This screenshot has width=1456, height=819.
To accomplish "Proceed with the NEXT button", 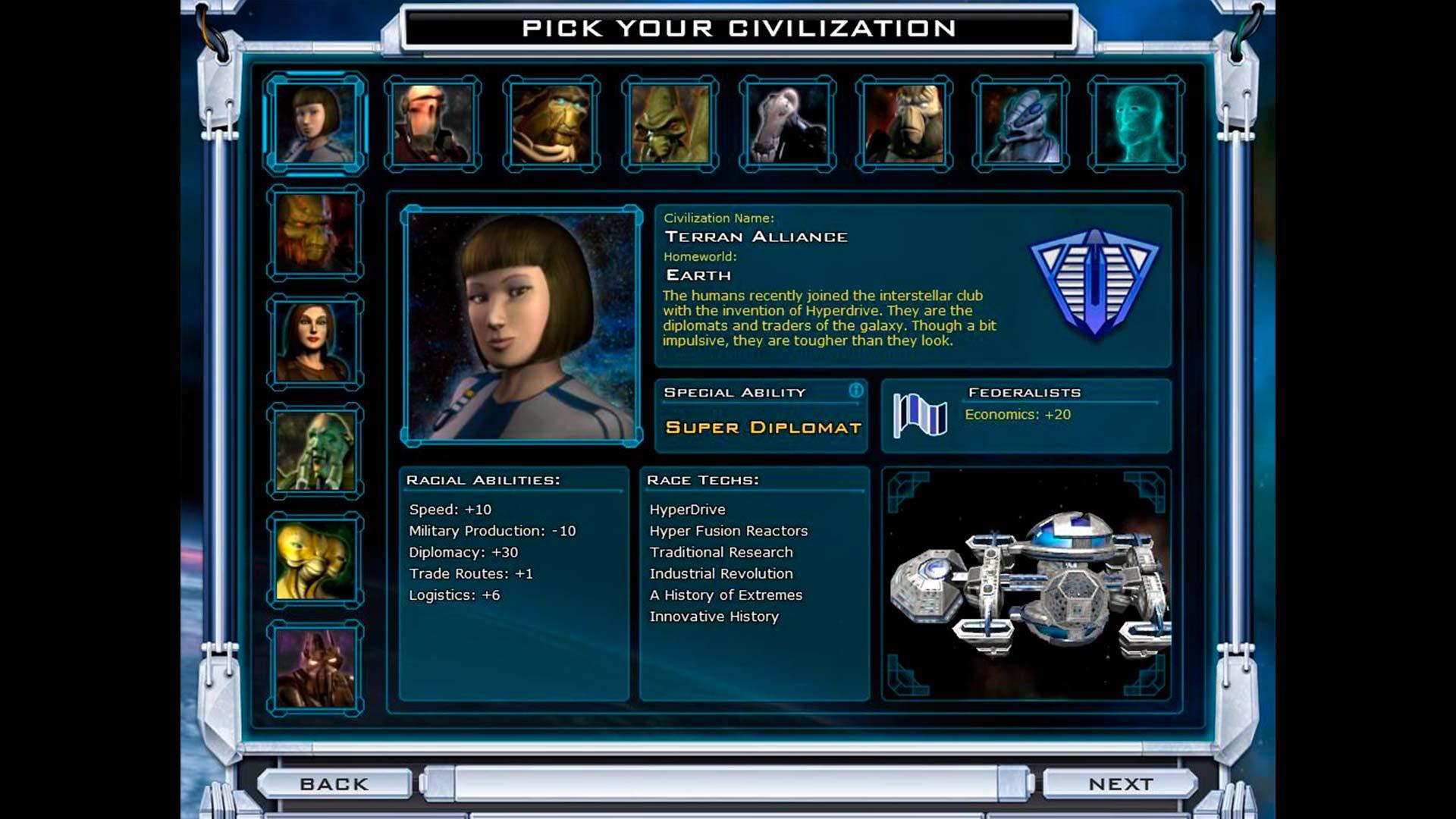I will coord(1120,784).
